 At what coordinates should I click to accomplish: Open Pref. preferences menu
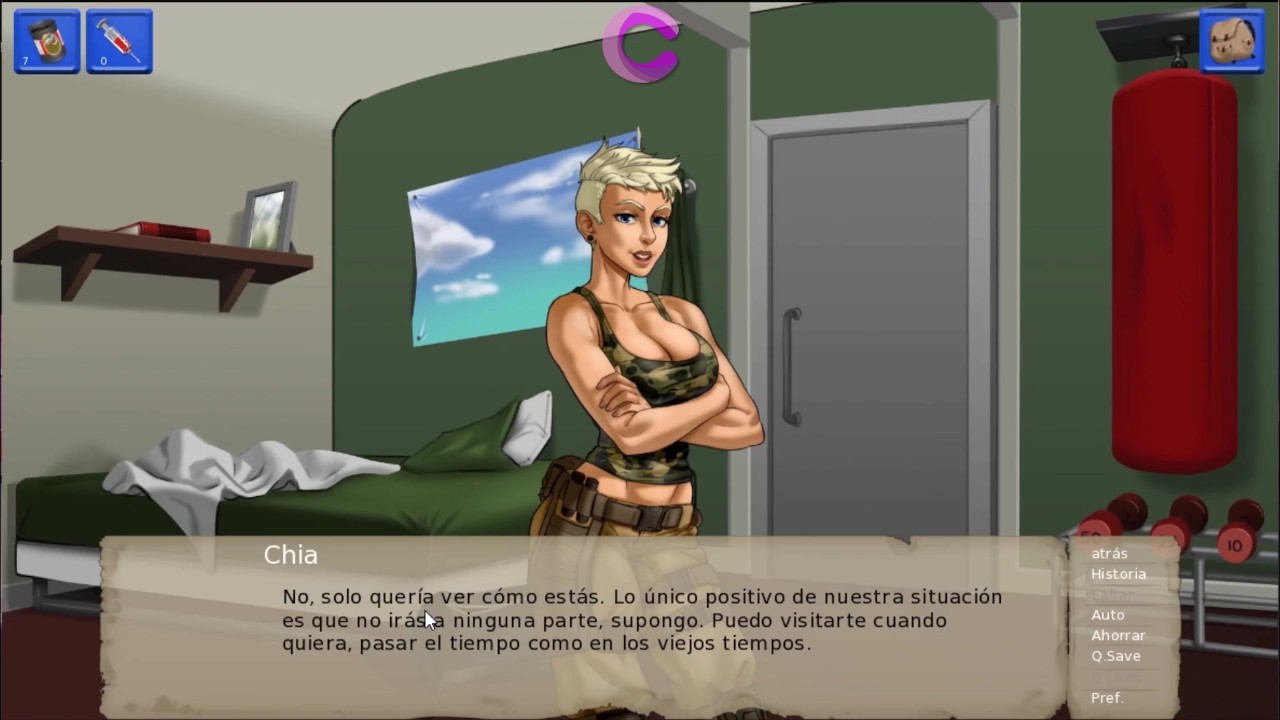(1107, 697)
